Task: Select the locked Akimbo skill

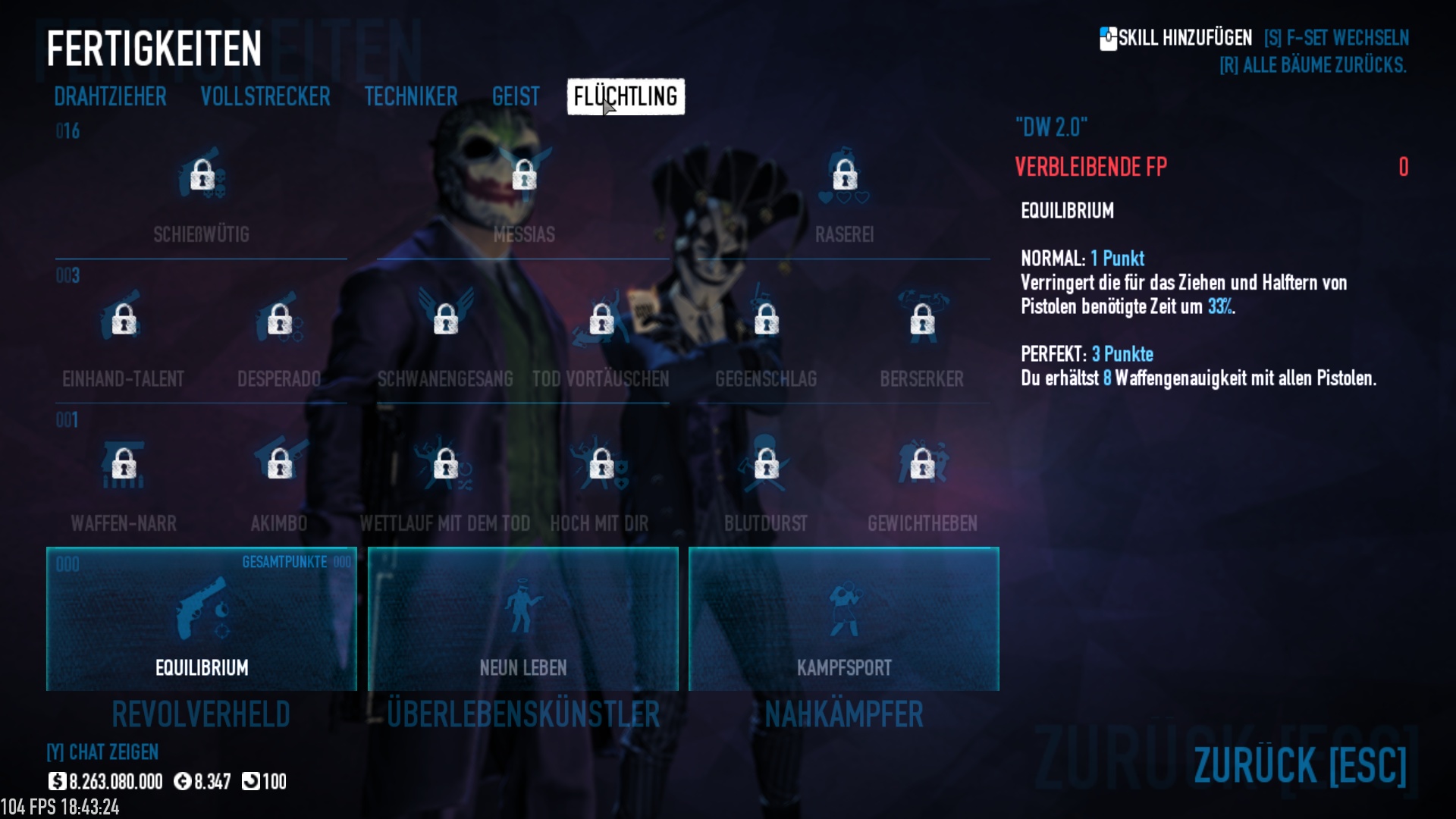Action: point(280,464)
